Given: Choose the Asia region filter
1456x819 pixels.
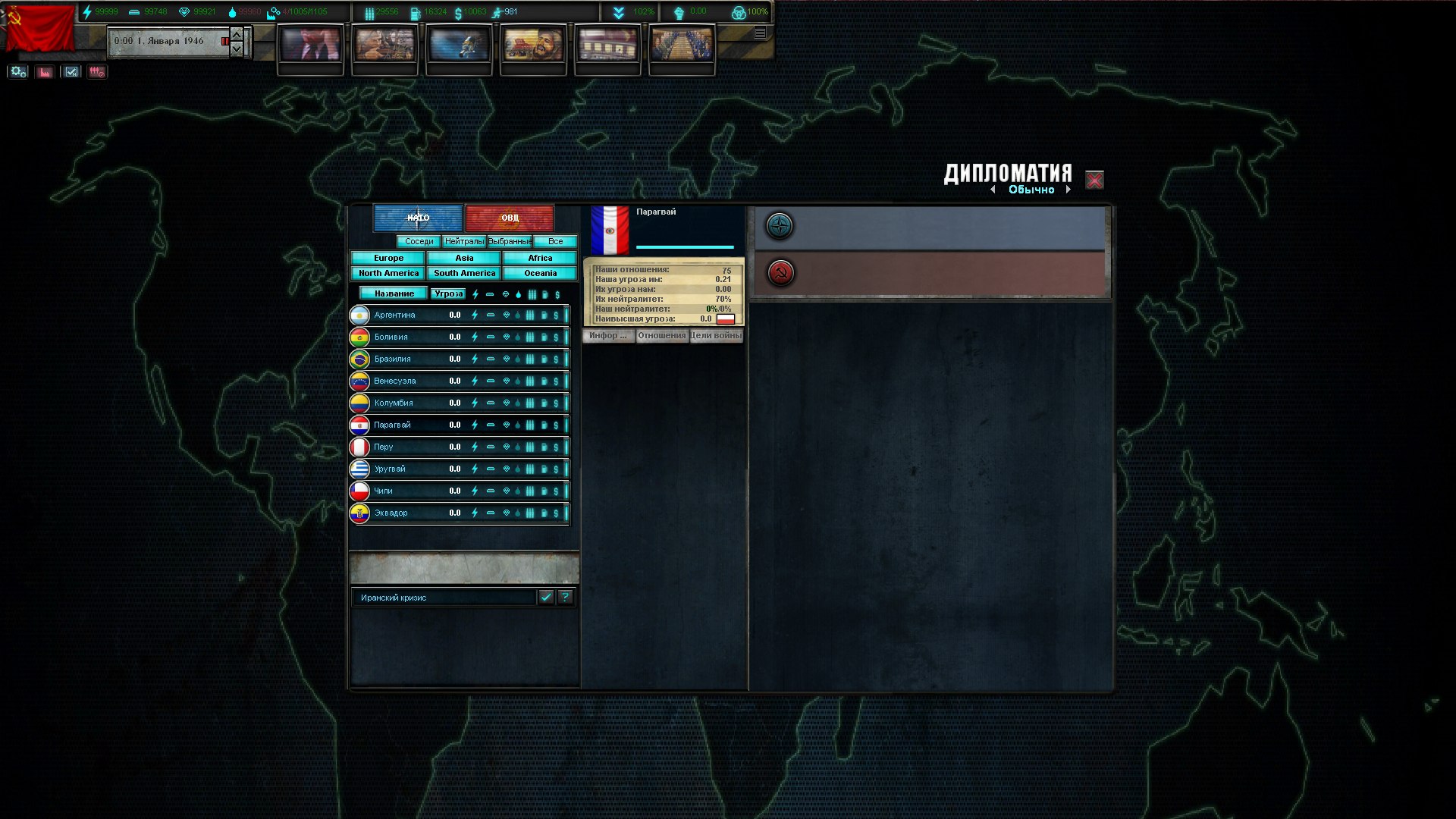Looking at the screenshot, I should (464, 258).
